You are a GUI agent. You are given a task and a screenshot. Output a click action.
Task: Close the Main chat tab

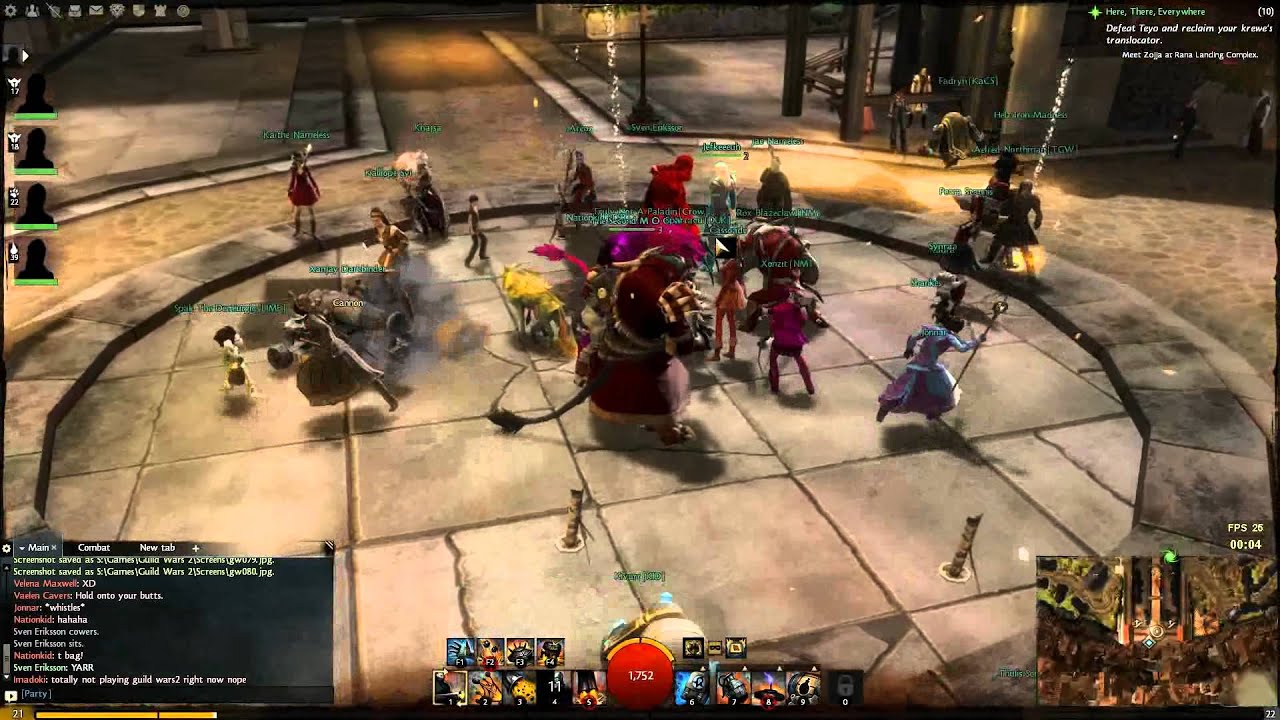(x=55, y=548)
